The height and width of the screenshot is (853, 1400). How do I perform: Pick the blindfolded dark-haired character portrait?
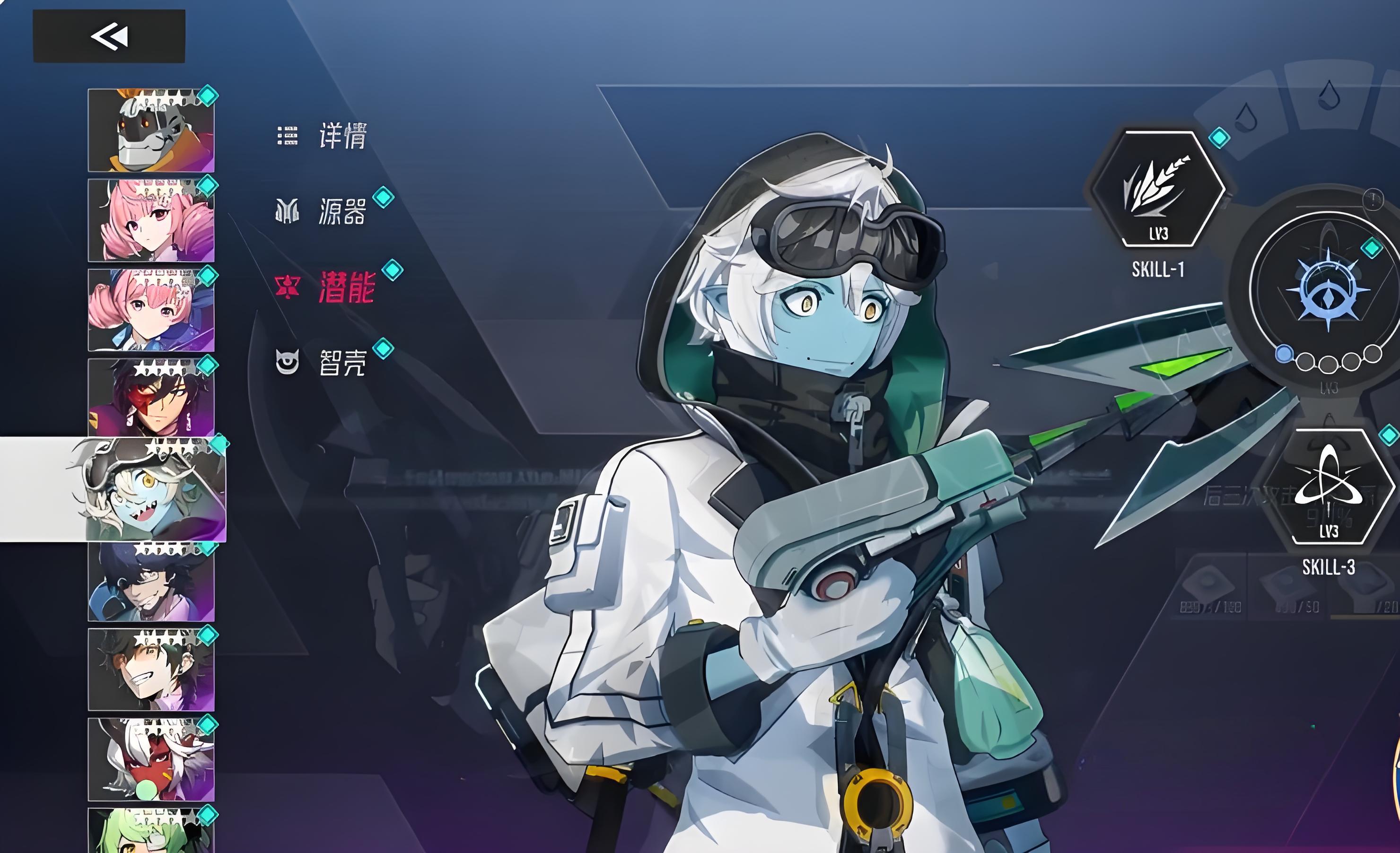[x=151, y=582]
